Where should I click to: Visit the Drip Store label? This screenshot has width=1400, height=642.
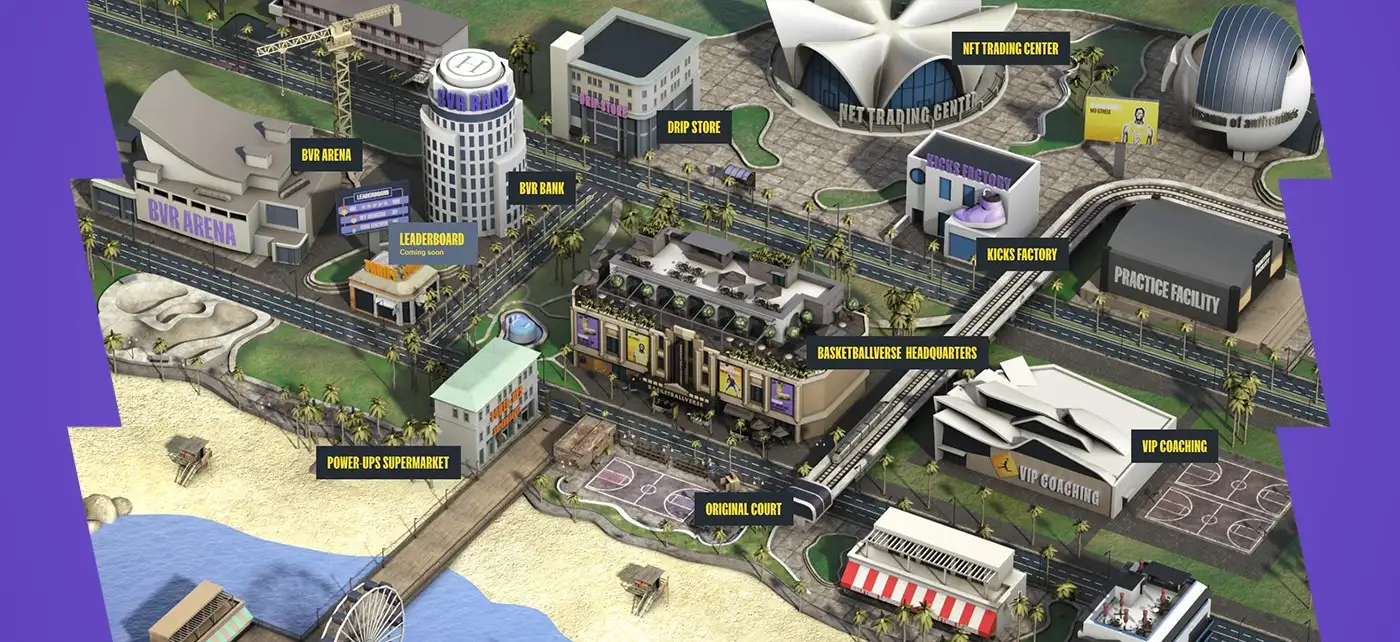[x=693, y=127]
